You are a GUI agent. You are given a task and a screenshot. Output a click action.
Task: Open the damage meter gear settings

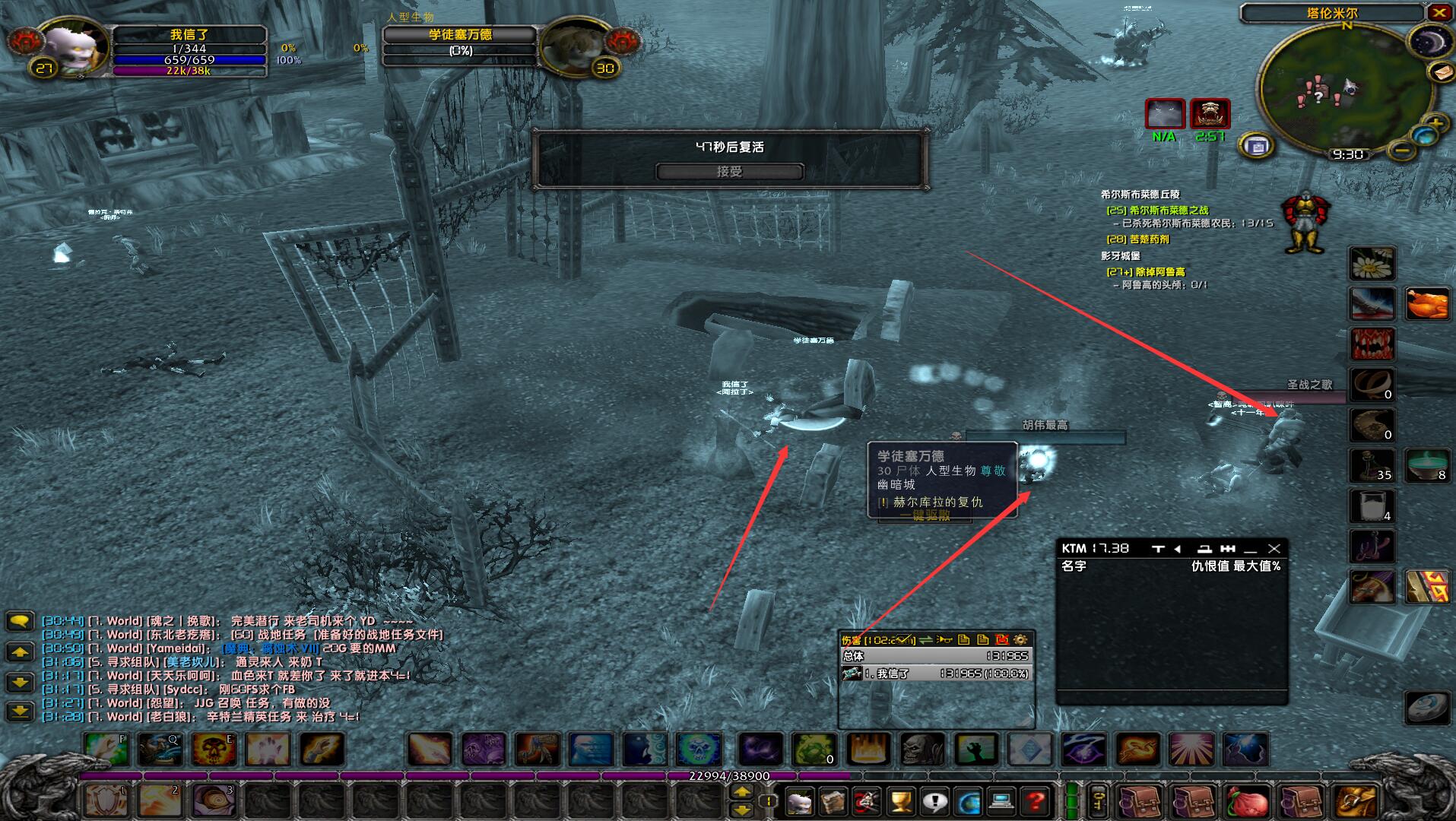[1020, 640]
